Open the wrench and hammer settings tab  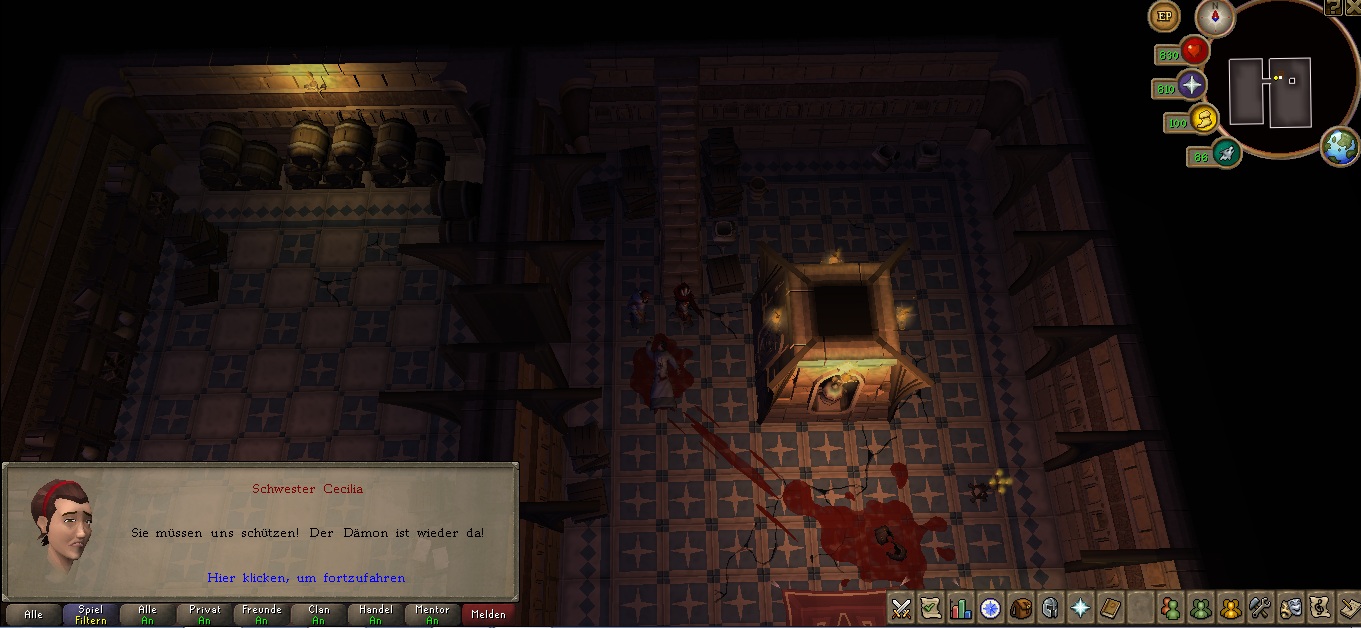coord(1260,608)
